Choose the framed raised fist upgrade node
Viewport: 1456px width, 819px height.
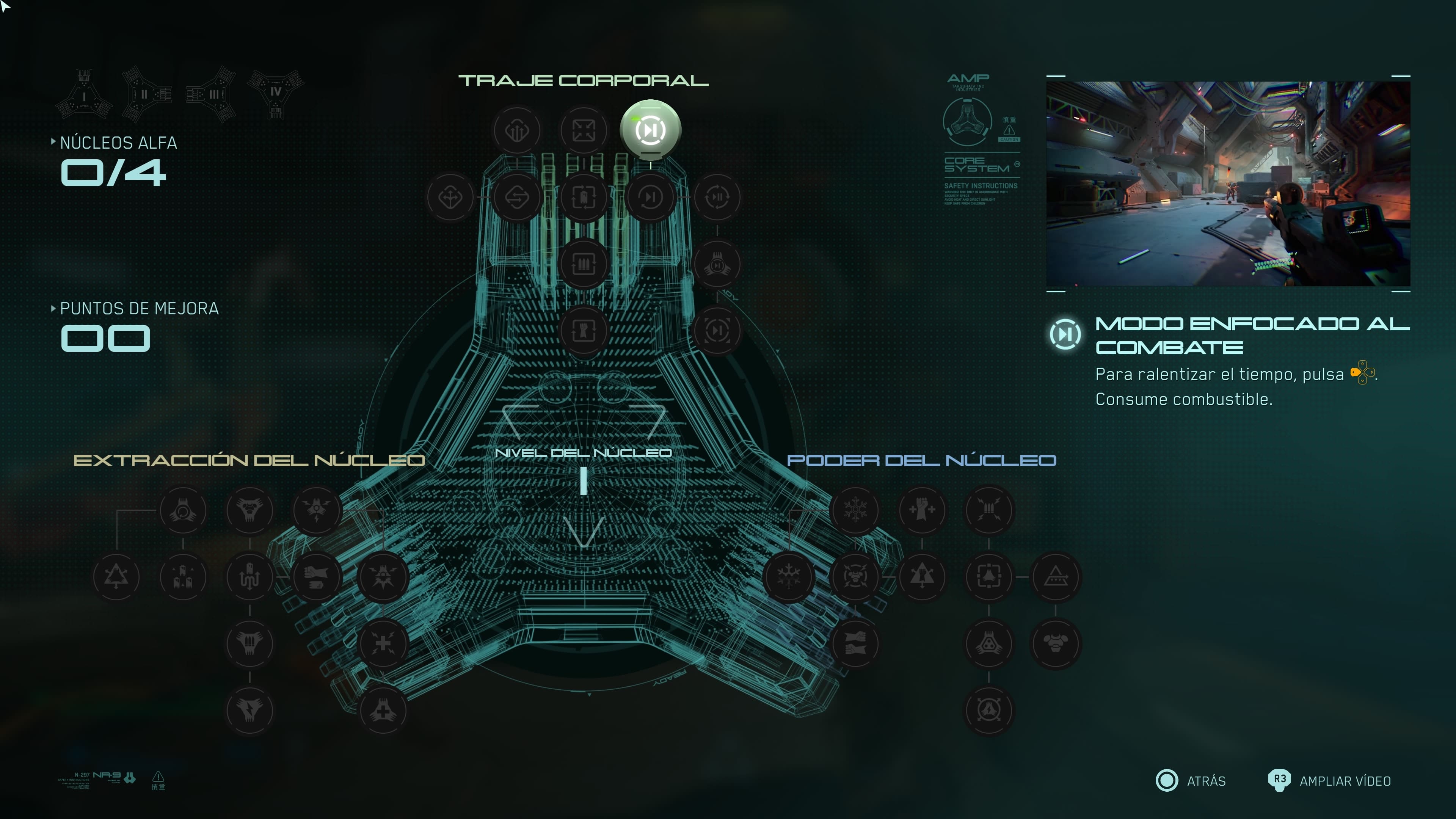point(583,331)
